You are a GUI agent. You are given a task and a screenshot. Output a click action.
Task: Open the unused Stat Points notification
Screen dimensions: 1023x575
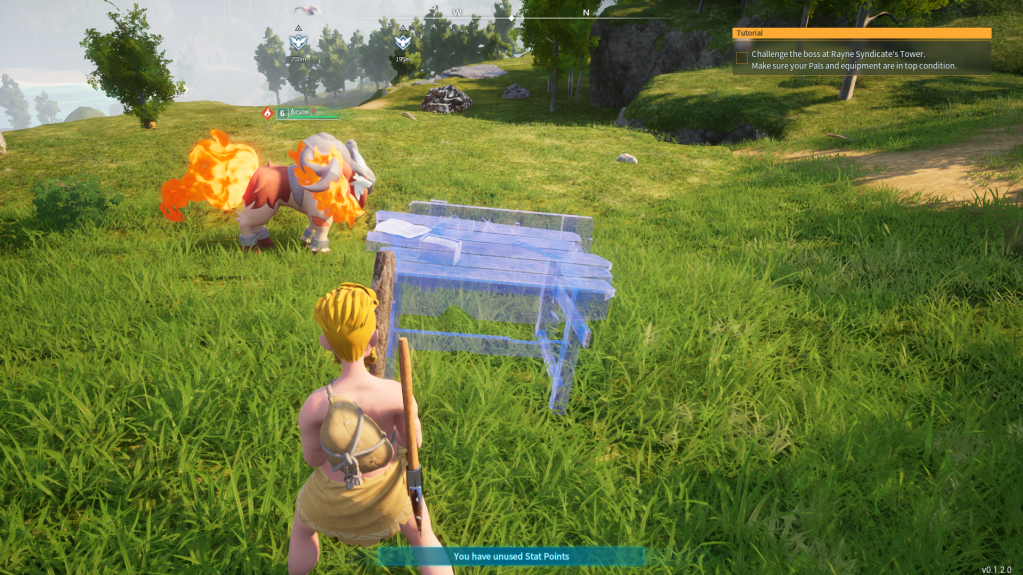(x=511, y=556)
